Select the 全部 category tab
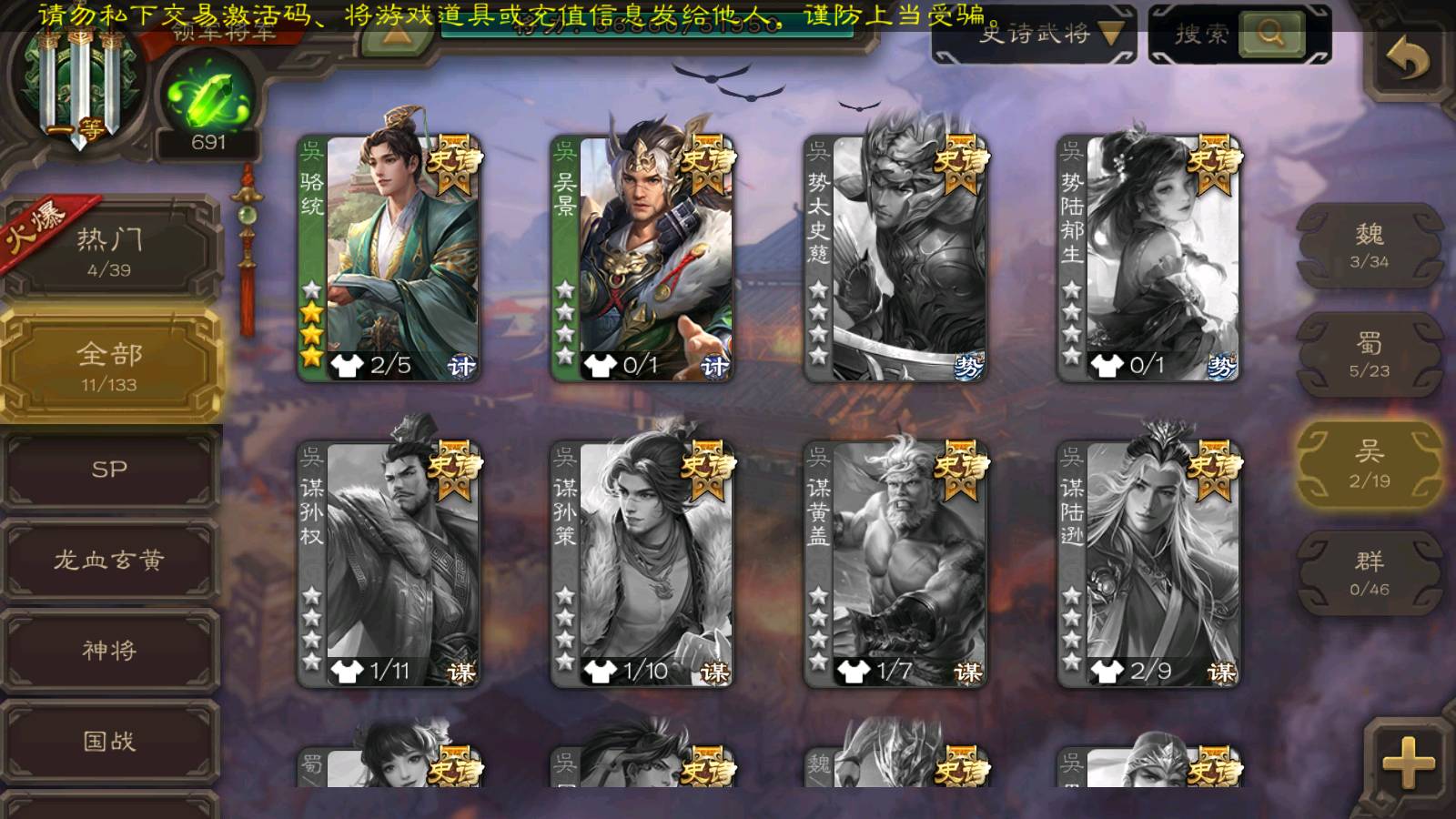 click(x=109, y=366)
